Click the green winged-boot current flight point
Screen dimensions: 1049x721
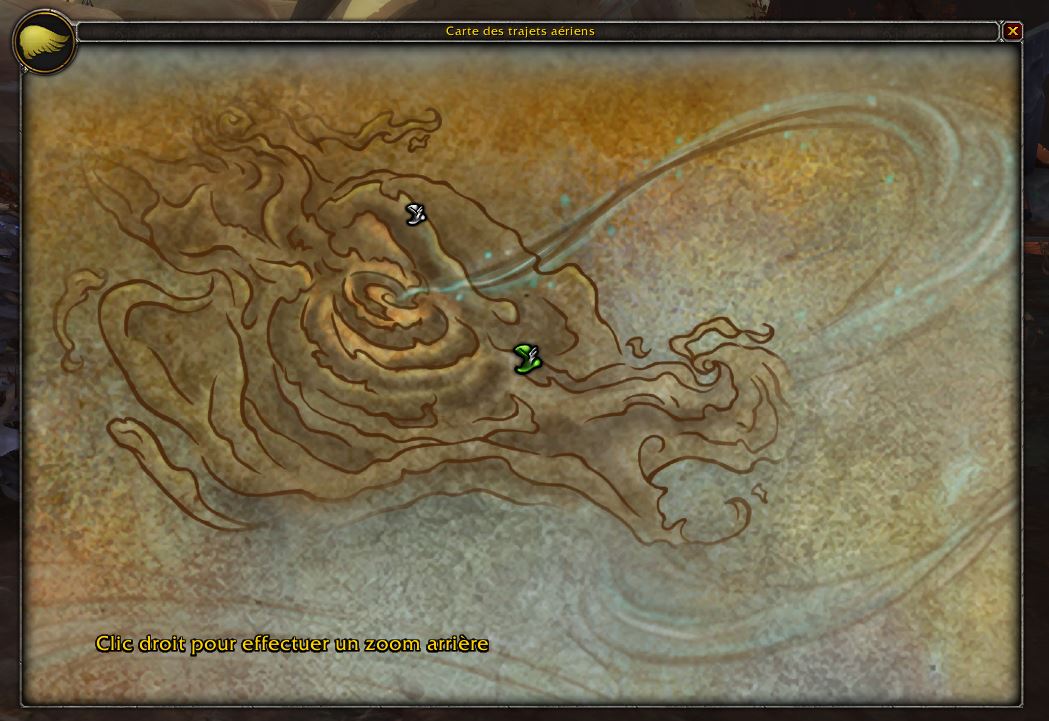coord(527,357)
